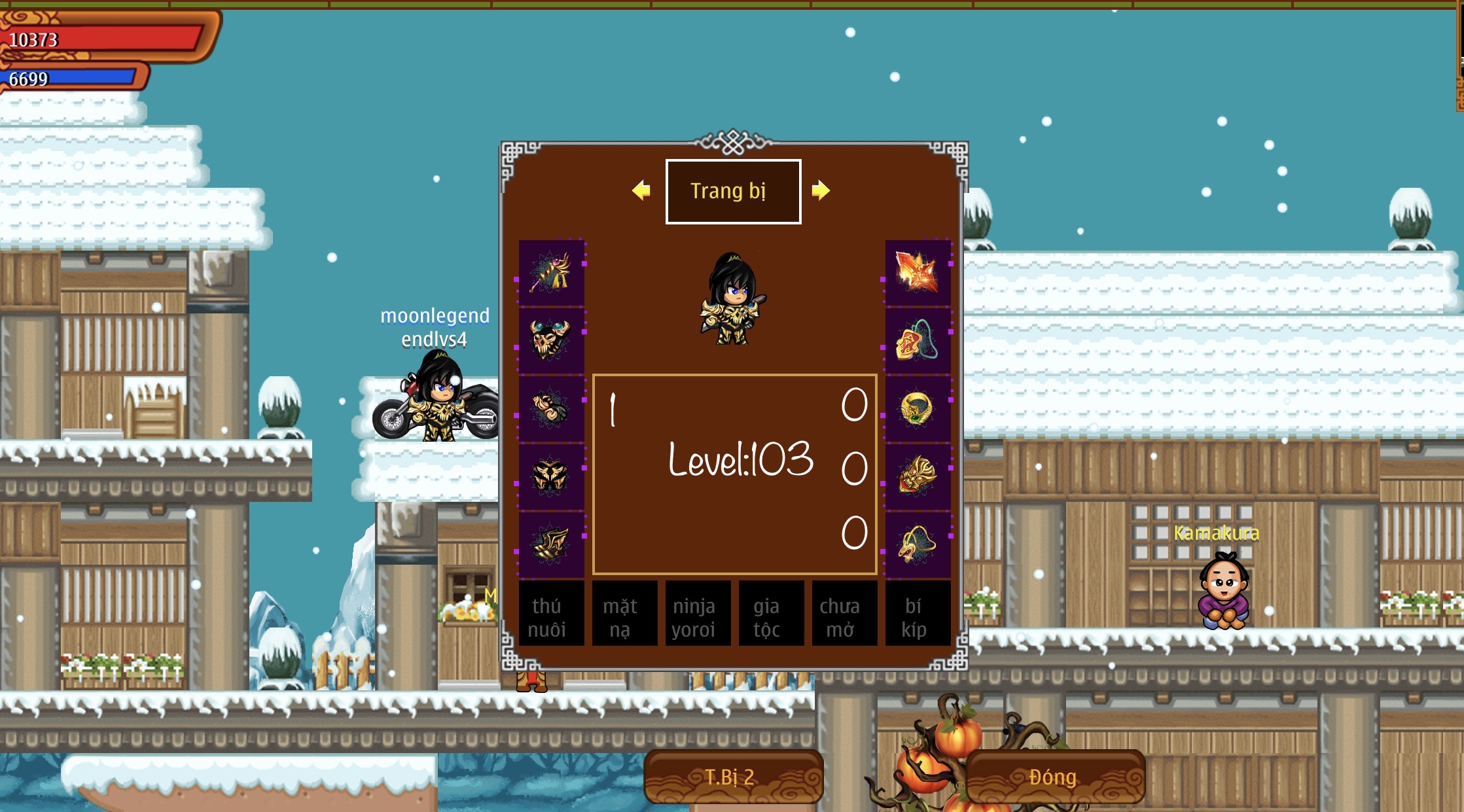This screenshot has height=812, width=1464.
Task: Select the black-gold chest armor slot
Action: point(551,476)
